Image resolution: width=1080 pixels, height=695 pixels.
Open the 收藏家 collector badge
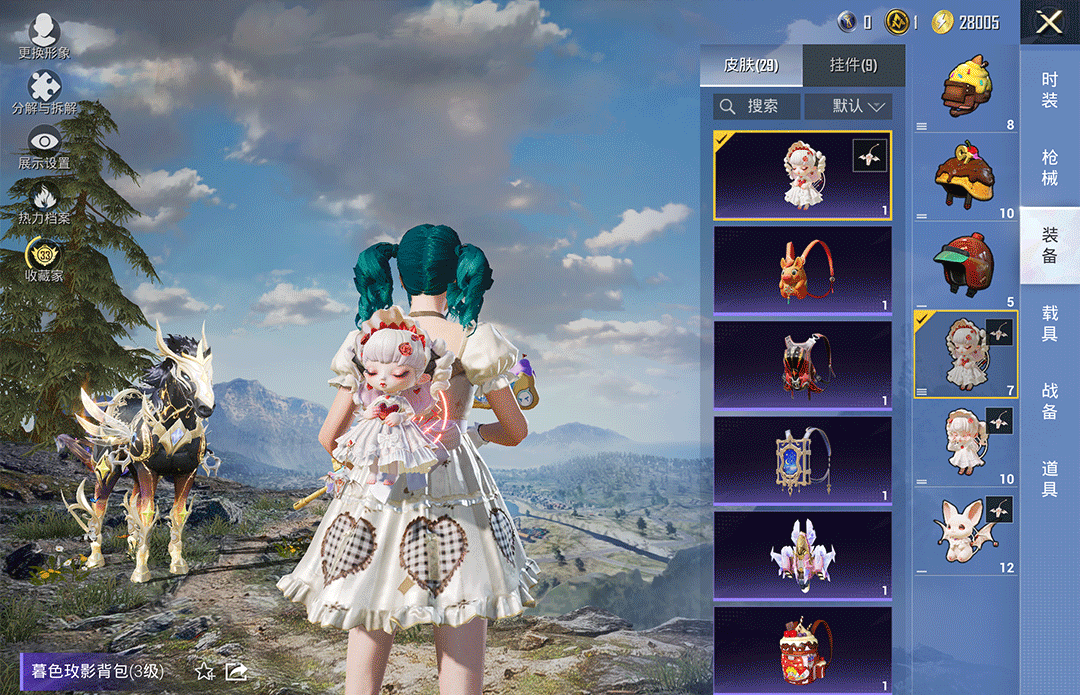tap(44, 258)
